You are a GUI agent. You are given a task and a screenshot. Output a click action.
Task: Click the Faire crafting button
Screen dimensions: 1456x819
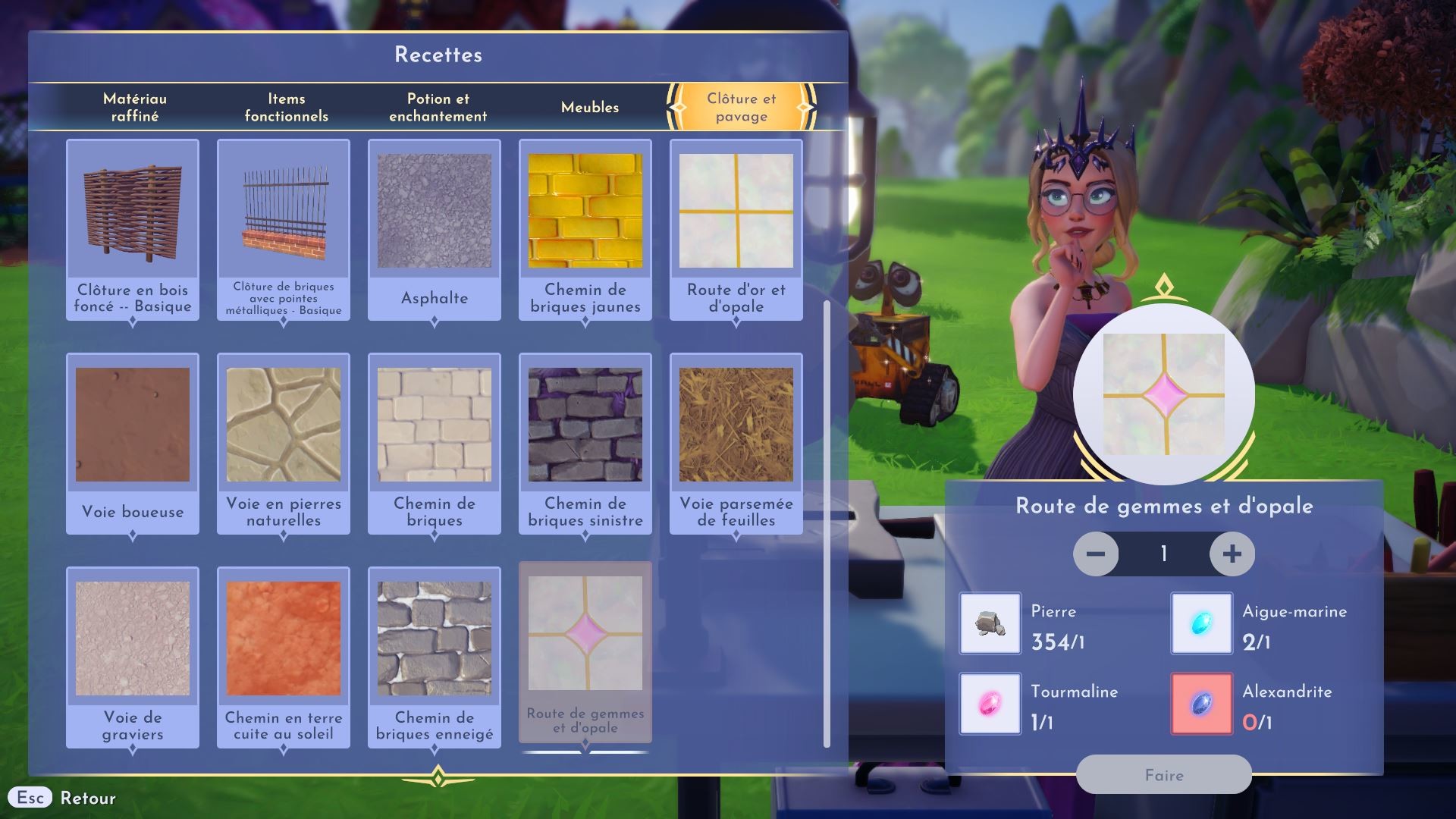1165,775
